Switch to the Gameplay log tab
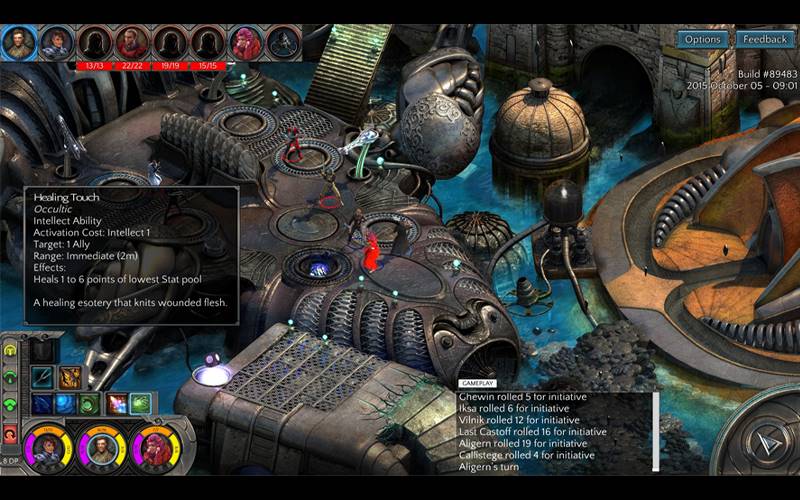Image resolution: width=800 pixels, height=500 pixels. (x=475, y=383)
